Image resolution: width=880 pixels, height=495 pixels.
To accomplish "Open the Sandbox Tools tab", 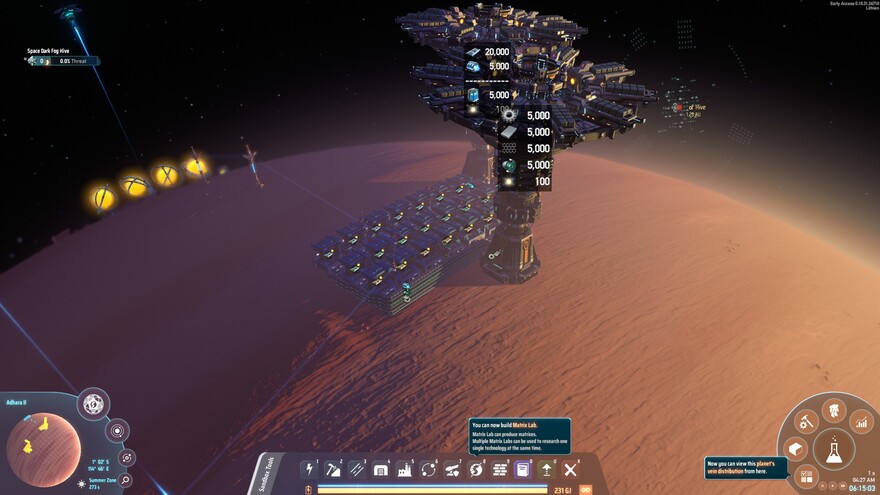I will click(x=261, y=473).
